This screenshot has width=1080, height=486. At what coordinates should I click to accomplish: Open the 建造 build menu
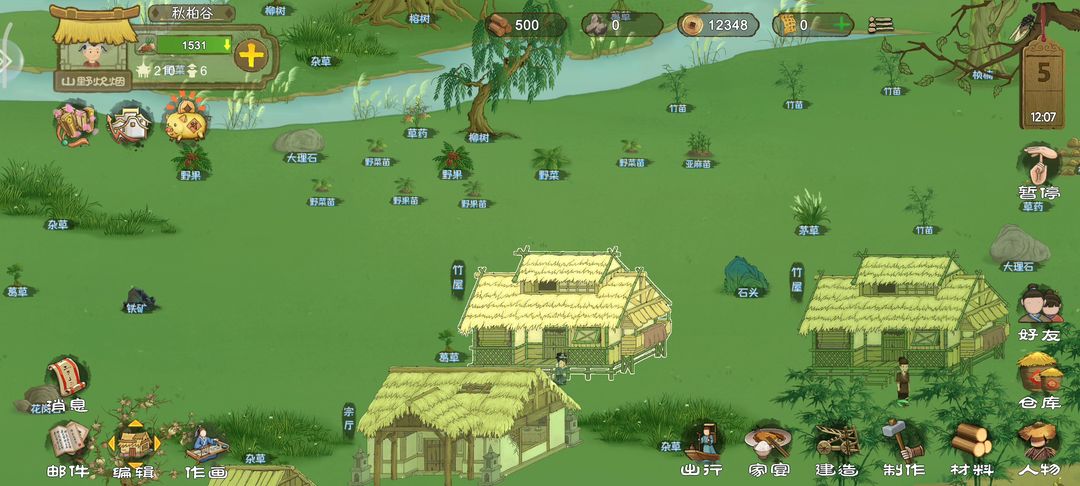click(x=836, y=443)
